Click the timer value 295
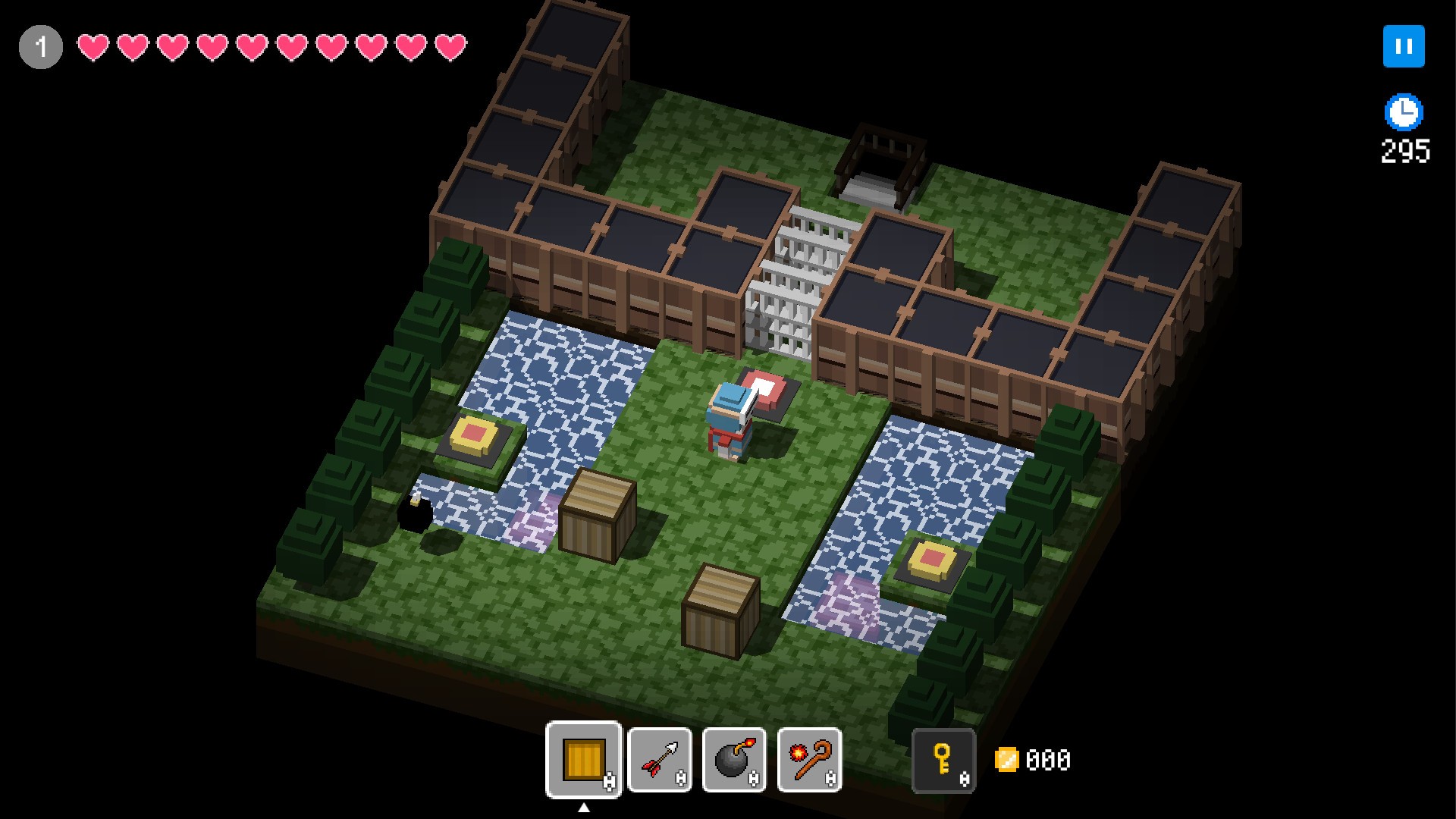The image size is (1456, 819). tap(1404, 152)
